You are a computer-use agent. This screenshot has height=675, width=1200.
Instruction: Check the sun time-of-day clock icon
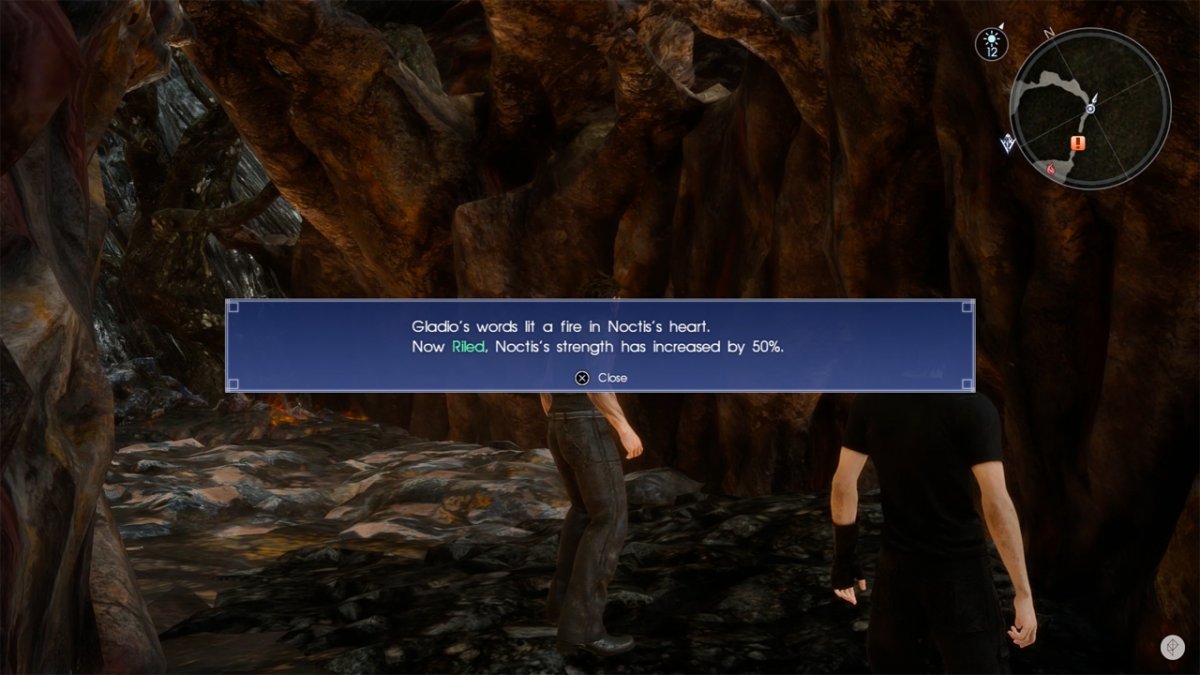[992, 44]
